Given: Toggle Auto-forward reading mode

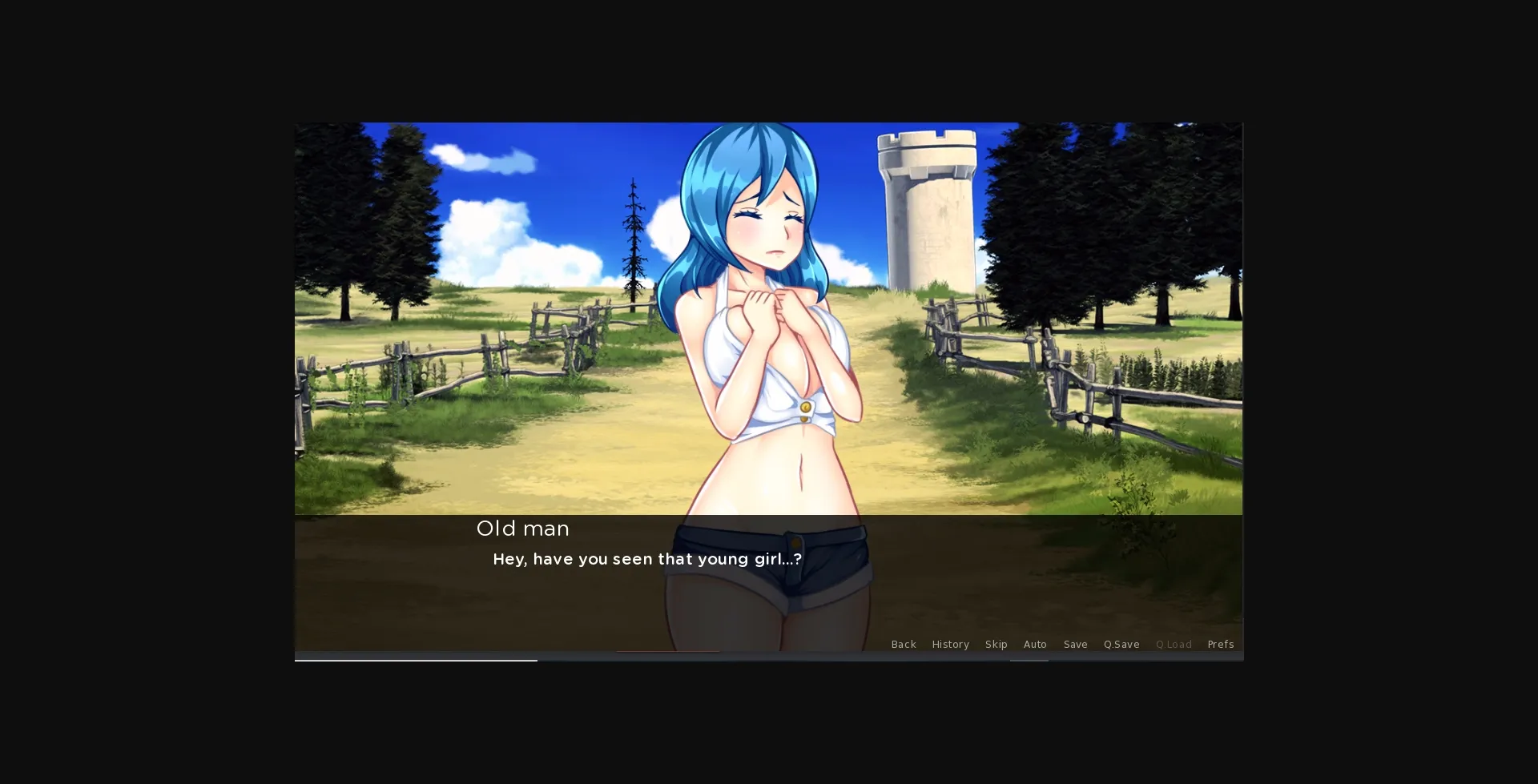Looking at the screenshot, I should pyautogui.click(x=1035, y=645).
